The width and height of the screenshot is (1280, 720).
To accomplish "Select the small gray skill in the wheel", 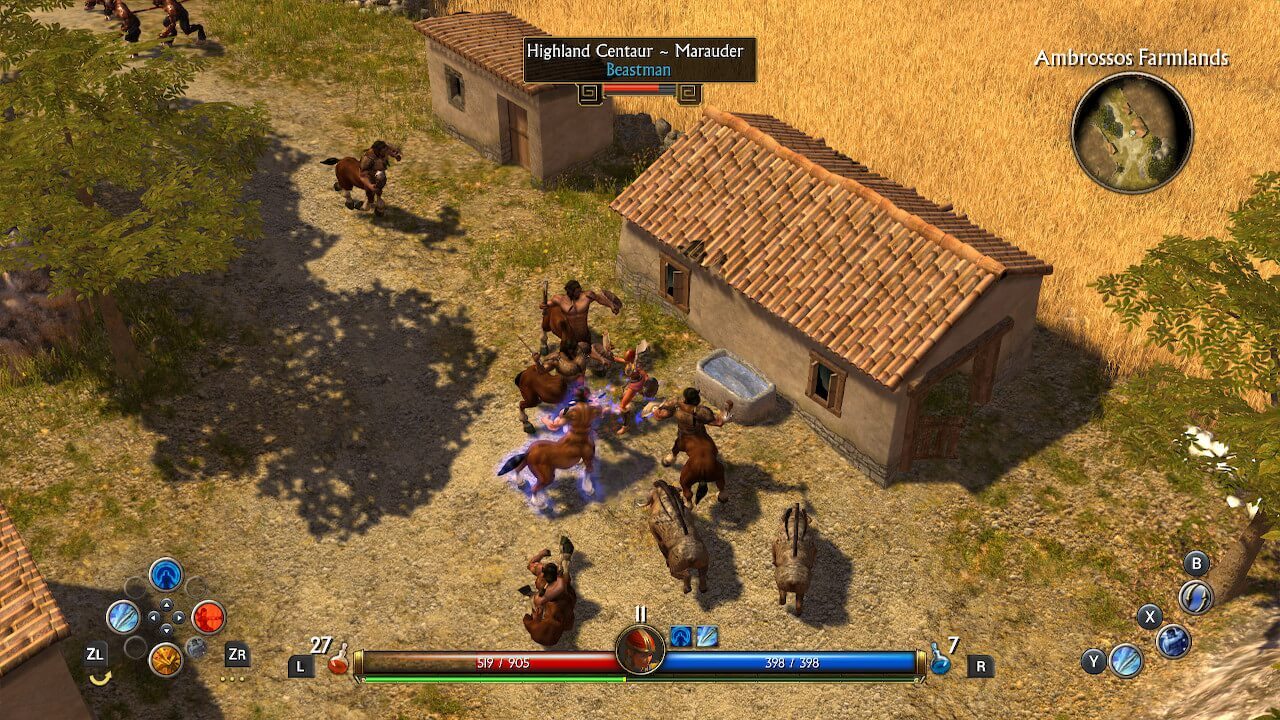I will pos(197,647).
